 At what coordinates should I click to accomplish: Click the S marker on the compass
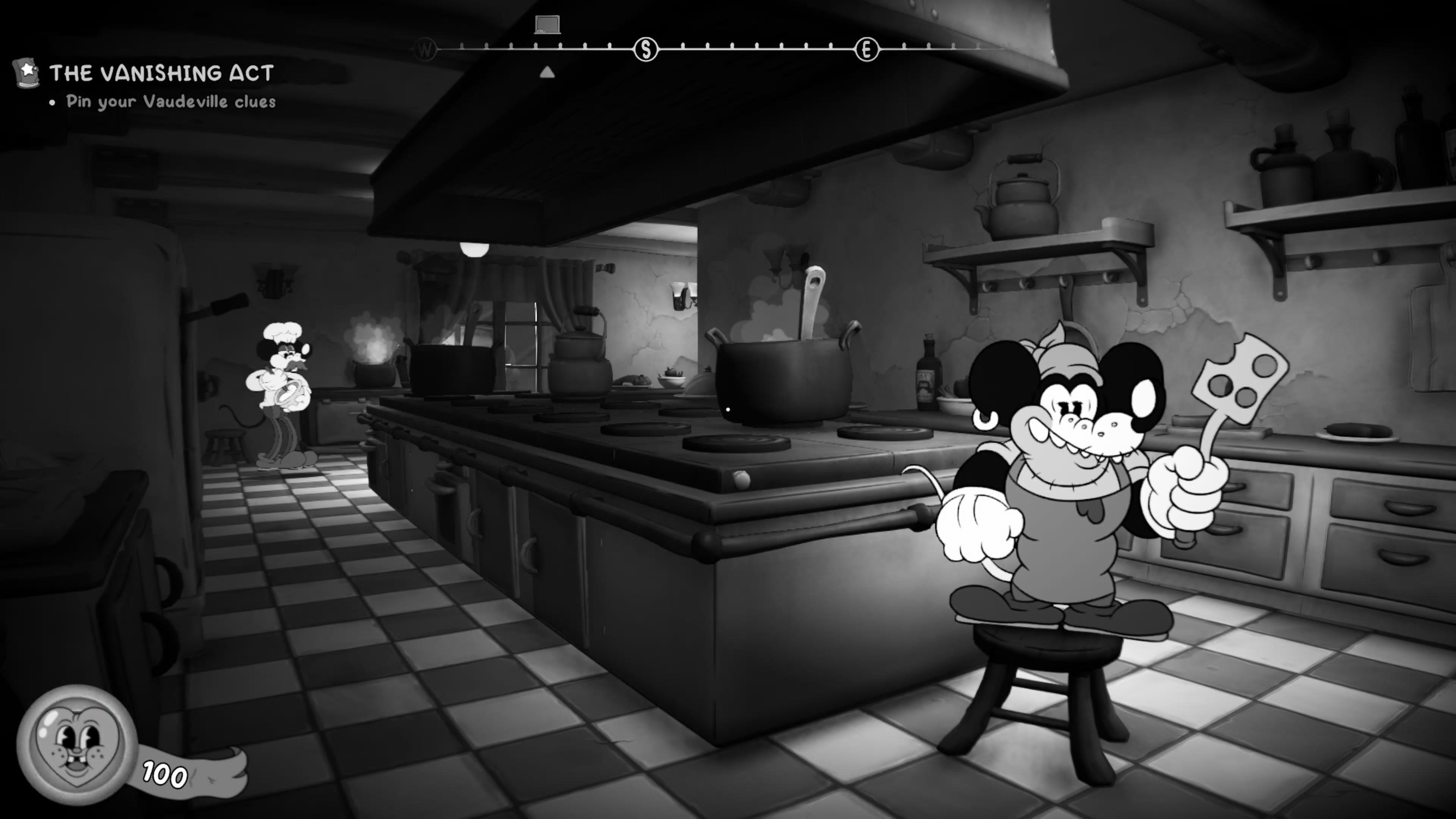[646, 50]
